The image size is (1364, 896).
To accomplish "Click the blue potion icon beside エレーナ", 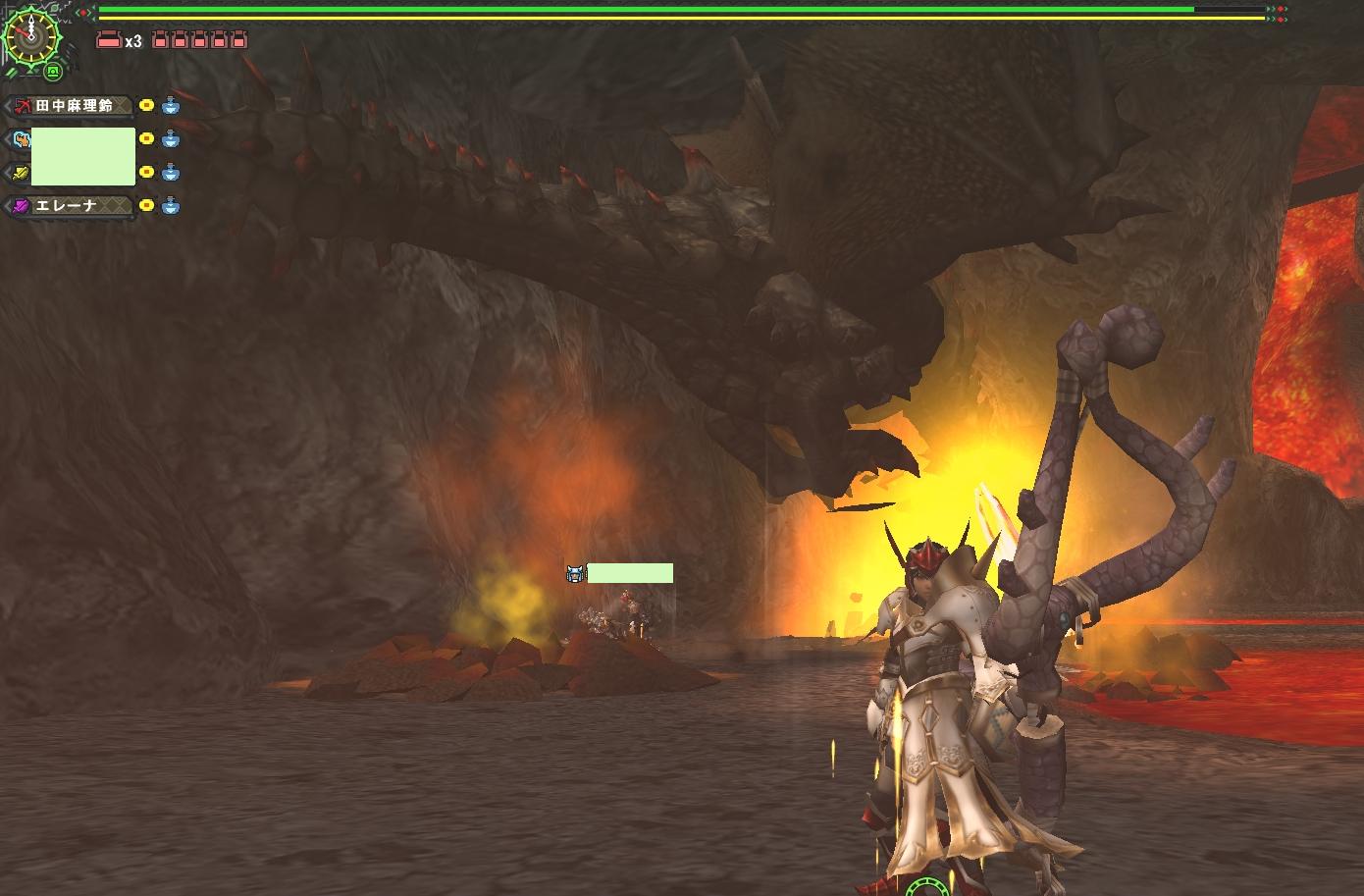I will tap(171, 206).
